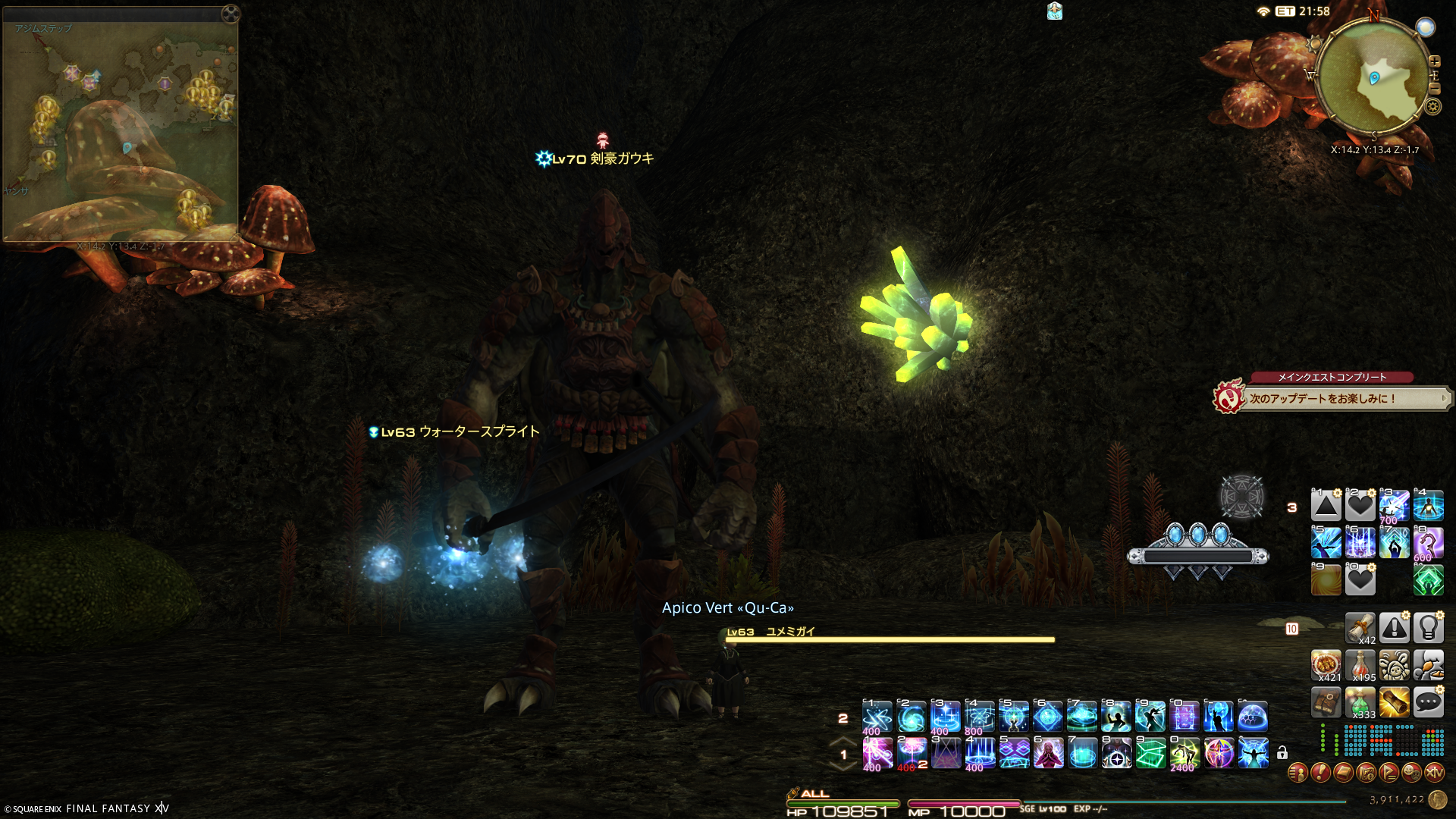1456x819 pixels.
Task: Select the food dish item with 421 stacks
Action: click(1326, 665)
